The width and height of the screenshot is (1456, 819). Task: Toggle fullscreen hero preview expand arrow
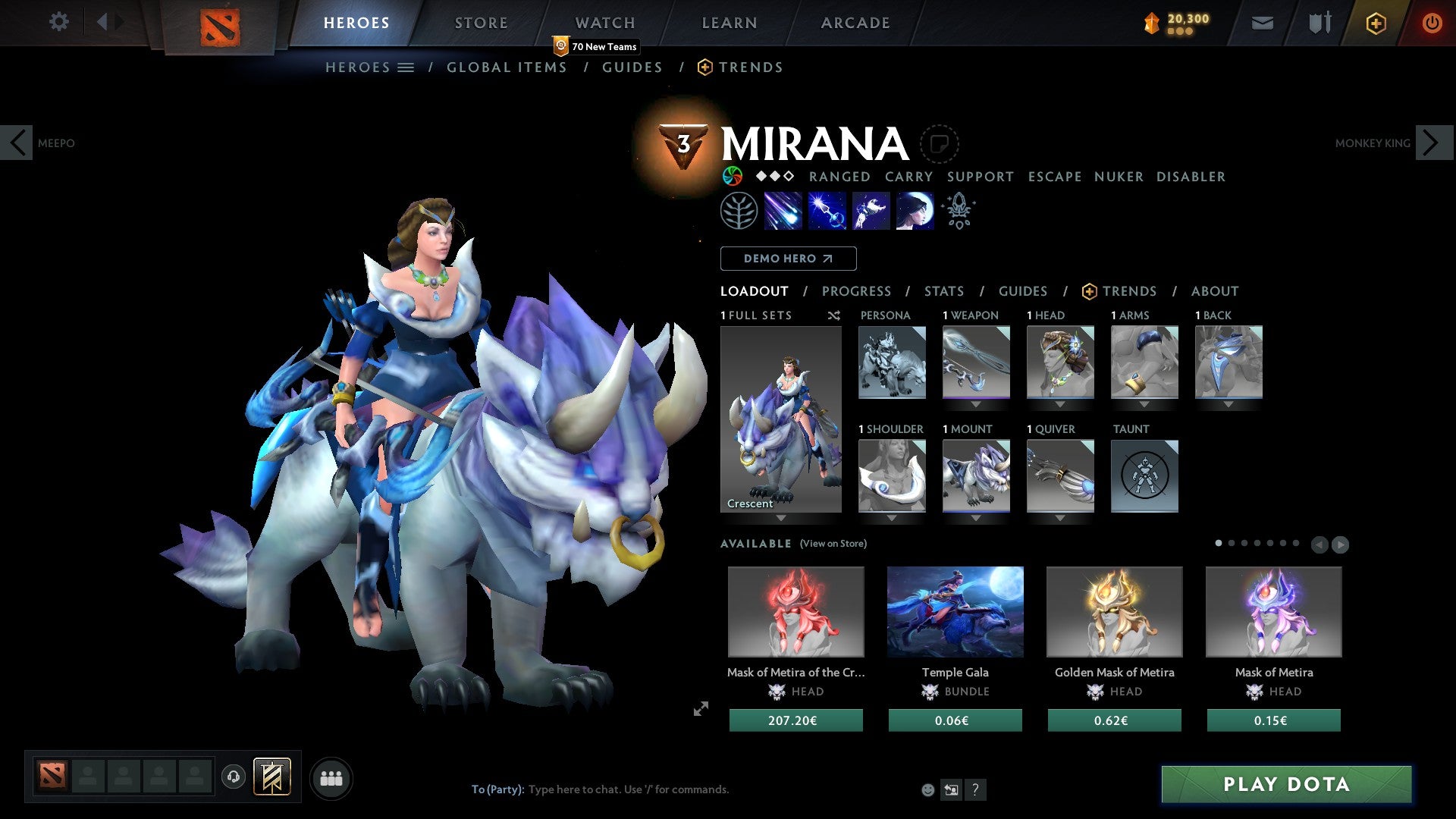(x=701, y=709)
